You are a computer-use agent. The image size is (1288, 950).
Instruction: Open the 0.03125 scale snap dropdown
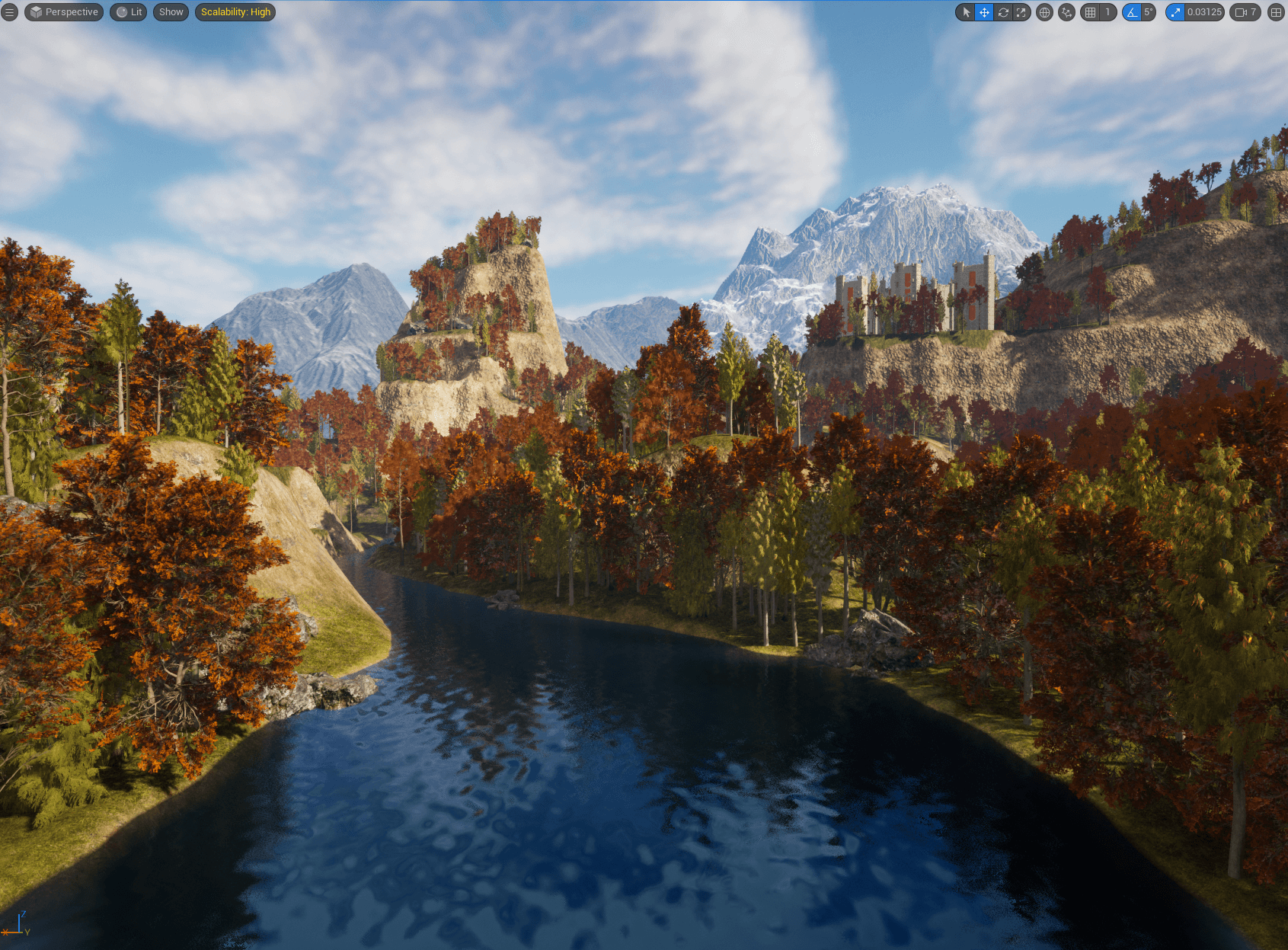click(1204, 12)
